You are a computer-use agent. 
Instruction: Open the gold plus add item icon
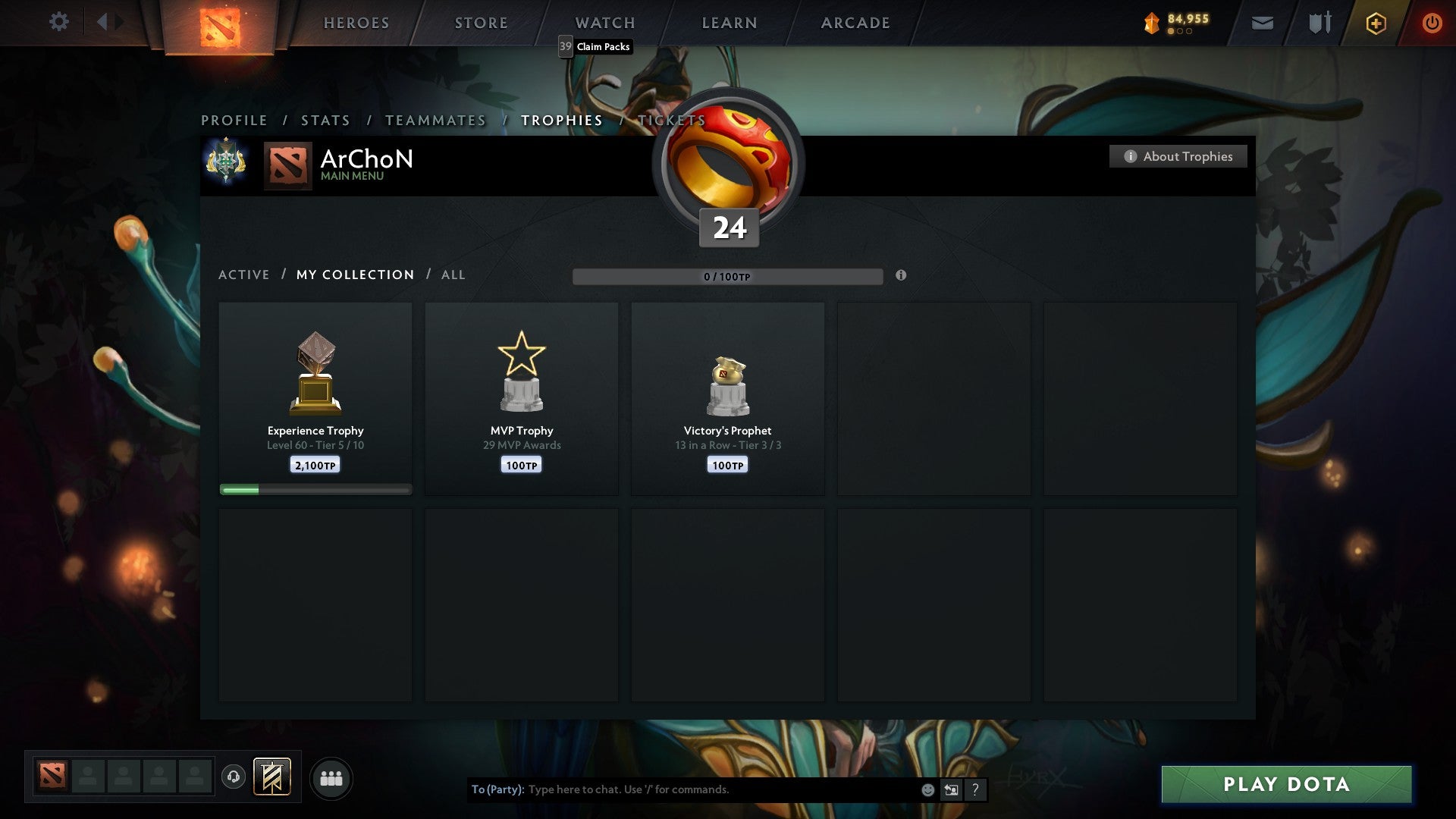(1375, 23)
